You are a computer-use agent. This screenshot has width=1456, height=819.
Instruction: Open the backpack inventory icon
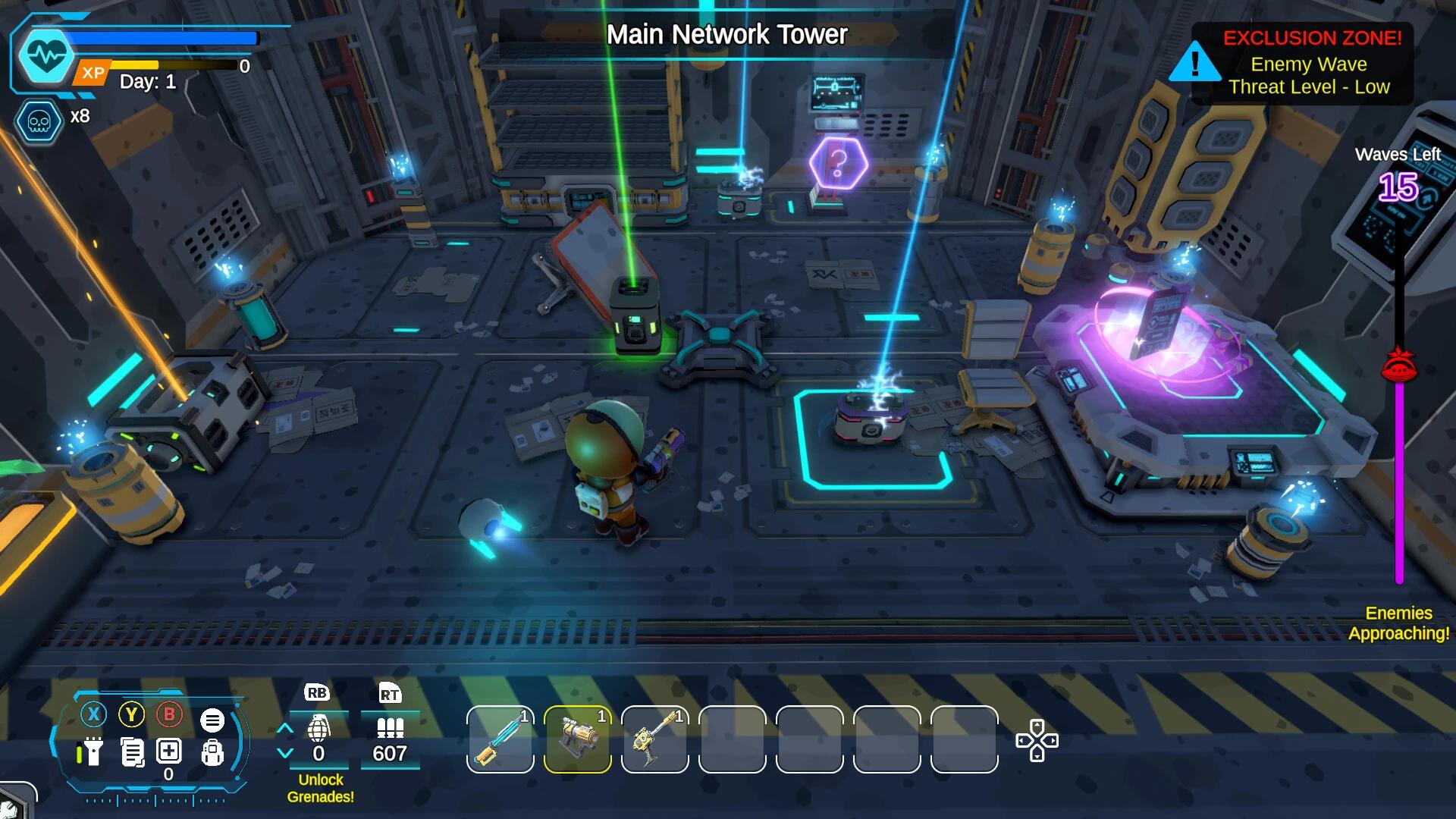pyautogui.click(x=213, y=752)
